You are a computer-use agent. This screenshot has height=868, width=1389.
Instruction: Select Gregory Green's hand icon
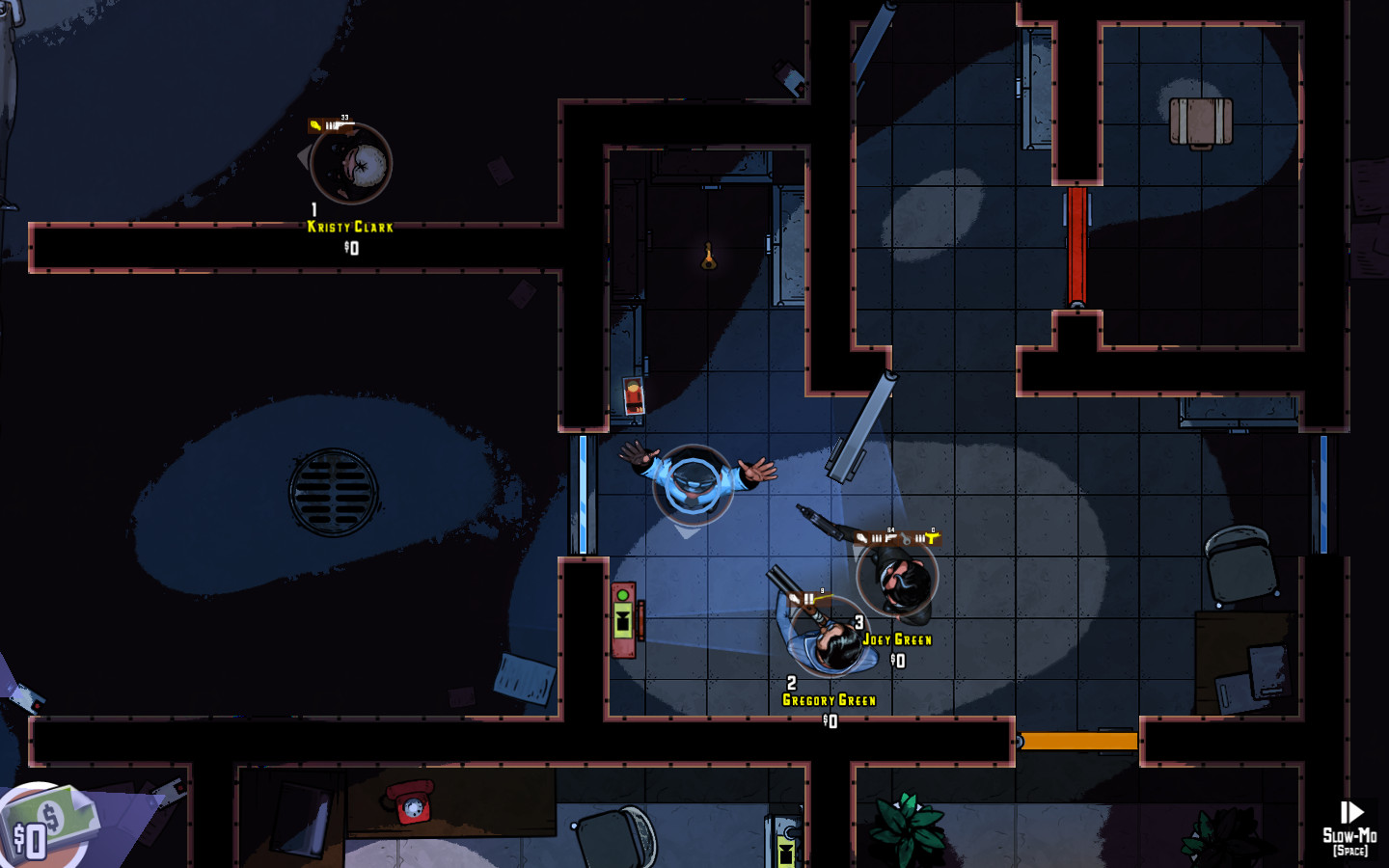(794, 598)
